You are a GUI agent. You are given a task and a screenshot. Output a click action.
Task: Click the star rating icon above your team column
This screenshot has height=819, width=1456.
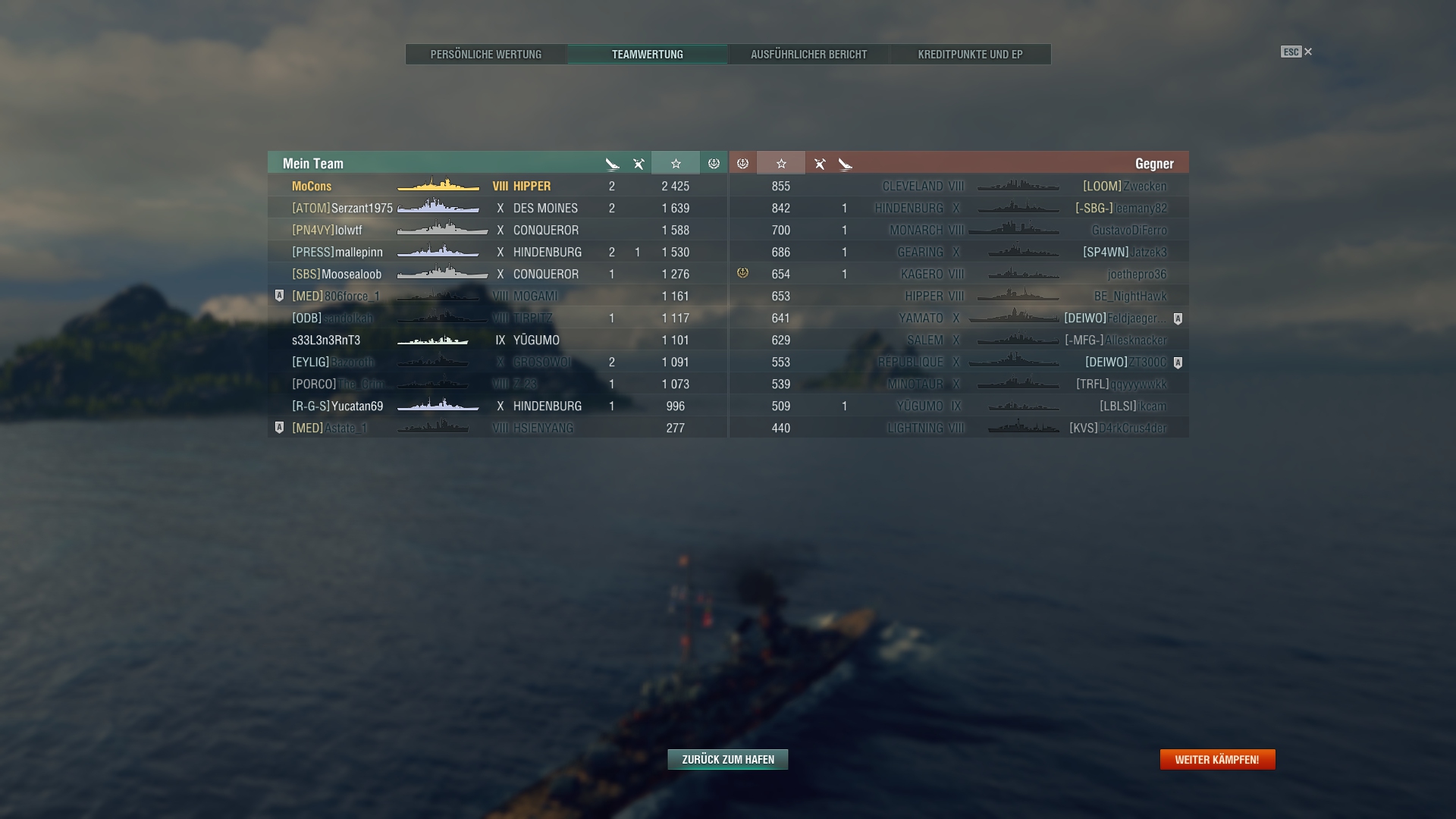676,162
